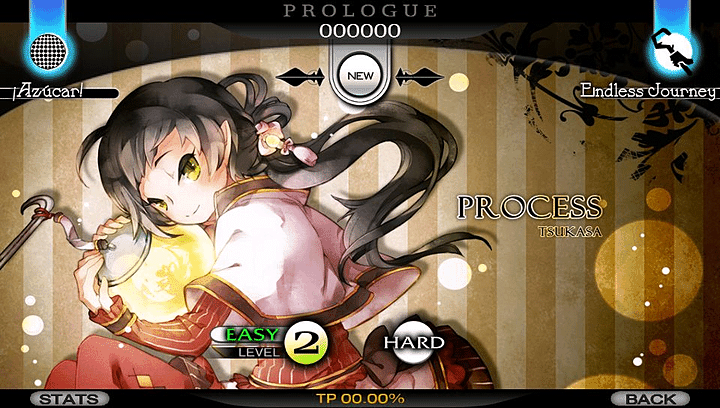Image resolution: width=720 pixels, height=408 pixels.
Task: Choose the HARD difficulty
Action: (x=412, y=343)
